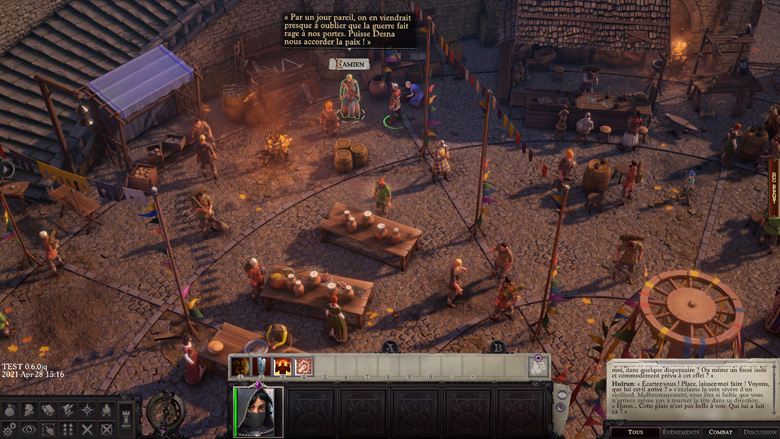This screenshot has width=780, height=439.
Task: Activate the spiral rune hotbar ability
Action: (x=304, y=367)
